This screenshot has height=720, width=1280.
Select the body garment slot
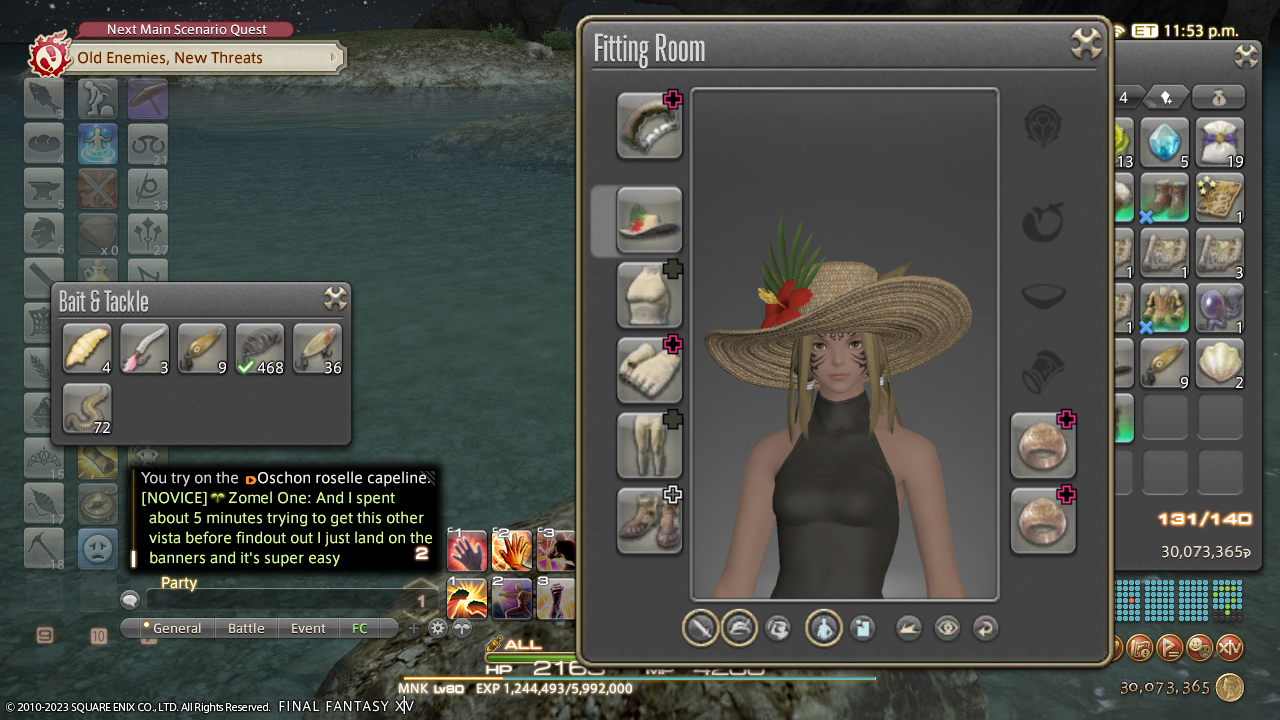(x=649, y=295)
